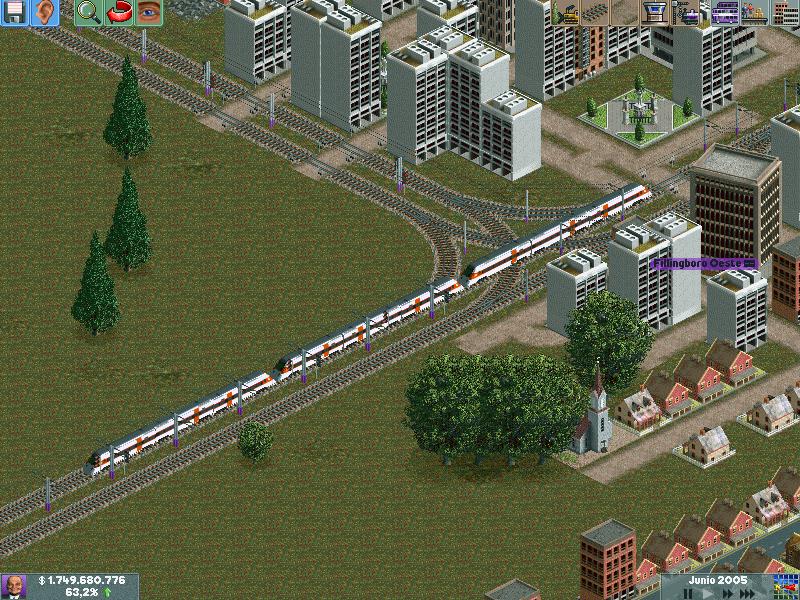Viewport: 800px width, 600px height.
Task: Open the railway track construction tool
Action: point(597,12)
